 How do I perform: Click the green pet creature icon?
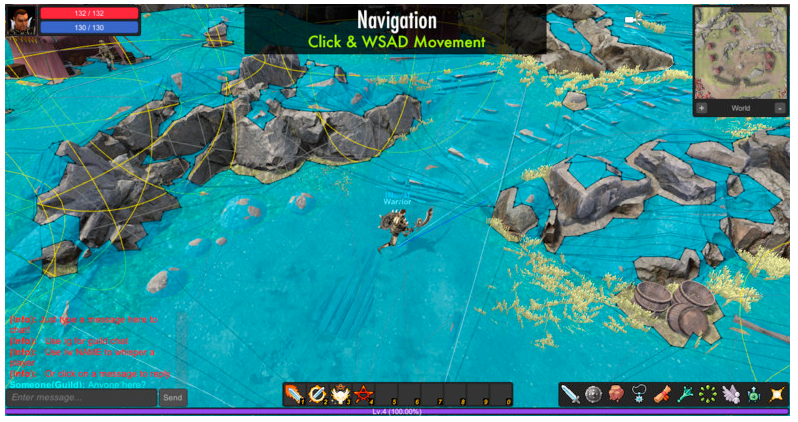(x=754, y=394)
